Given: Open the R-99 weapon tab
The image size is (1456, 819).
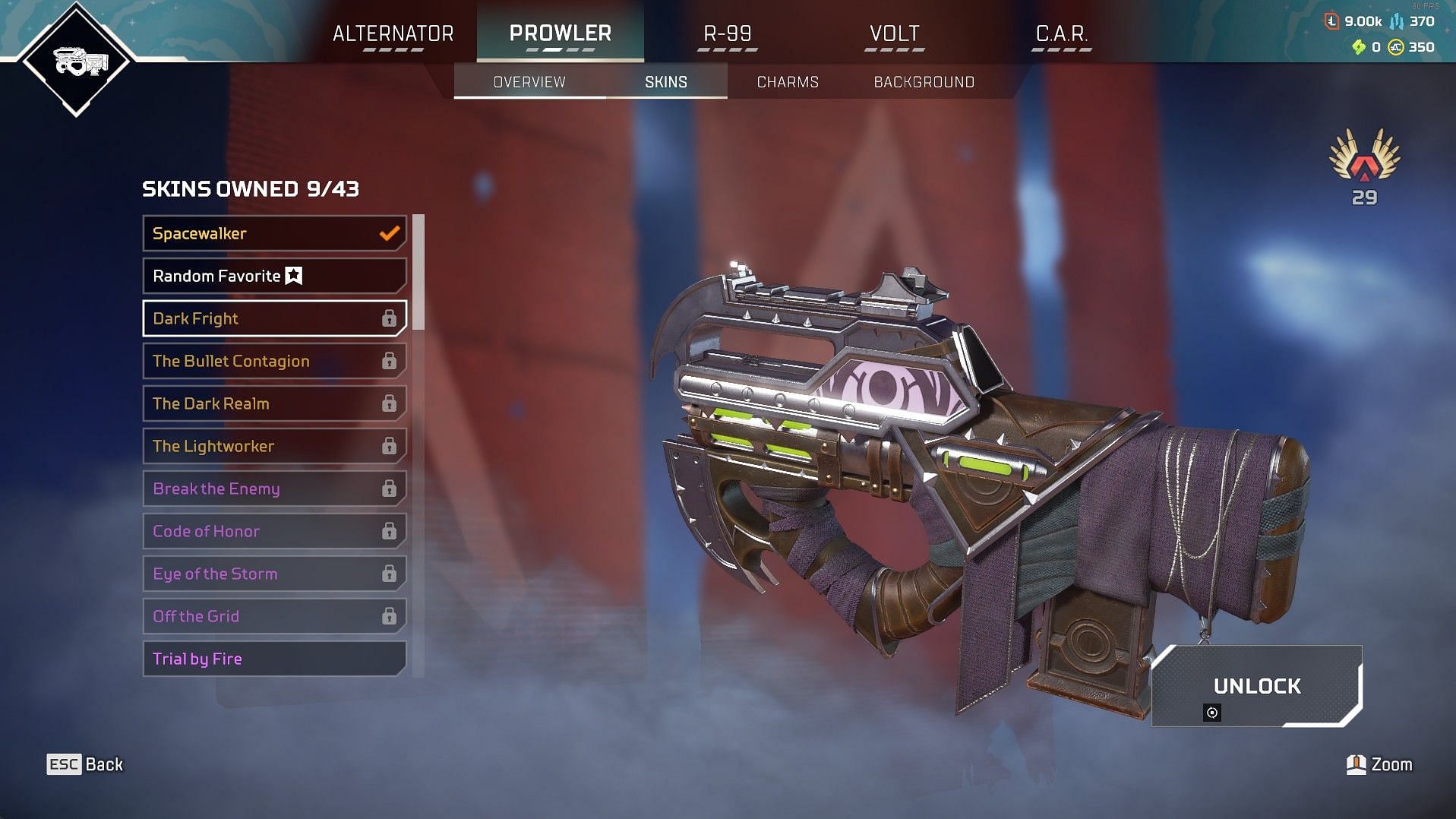Looking at the screenshot, I should coord(727,33).
